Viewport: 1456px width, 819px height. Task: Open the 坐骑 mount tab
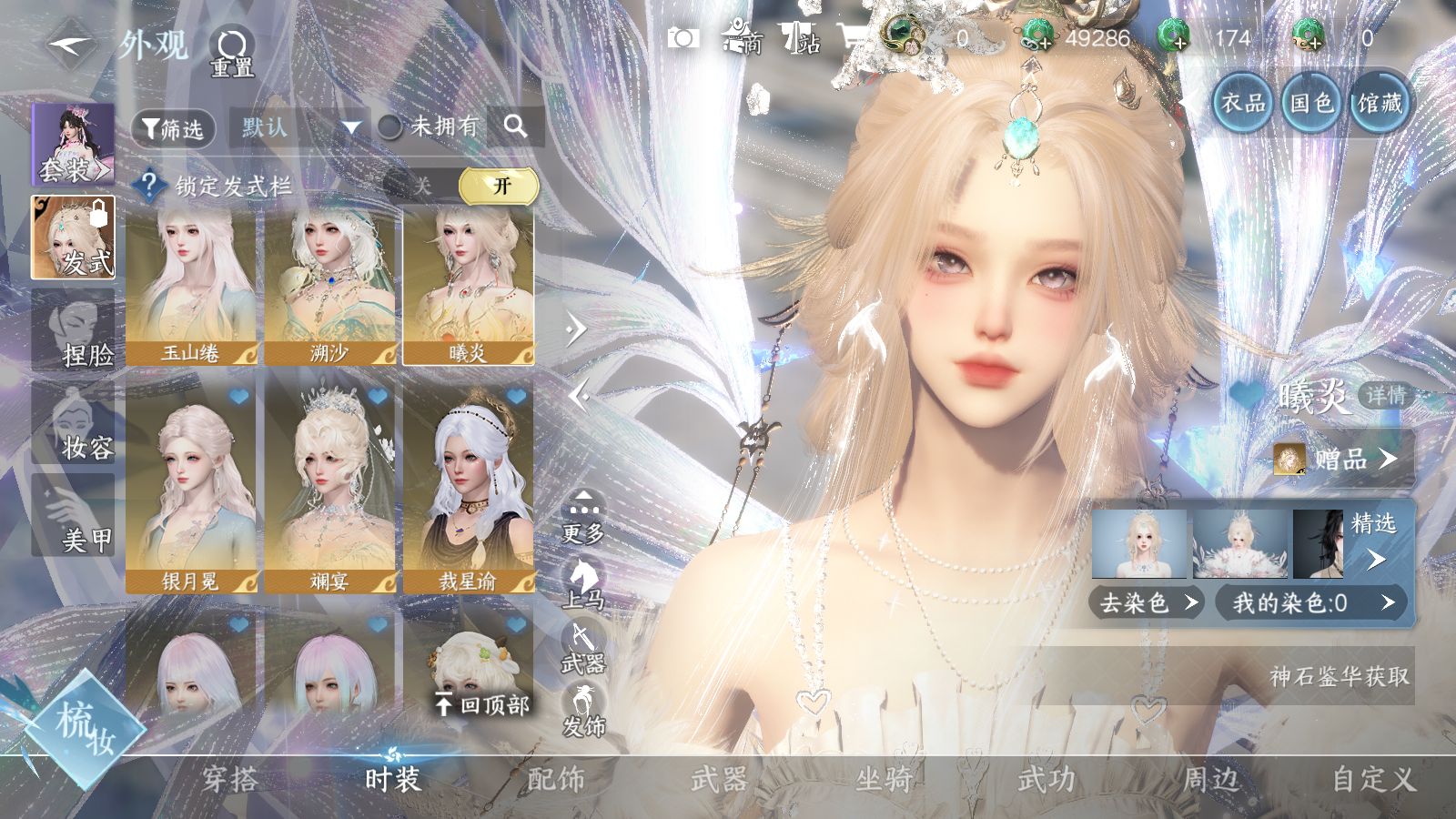click(x=883, y=779)
